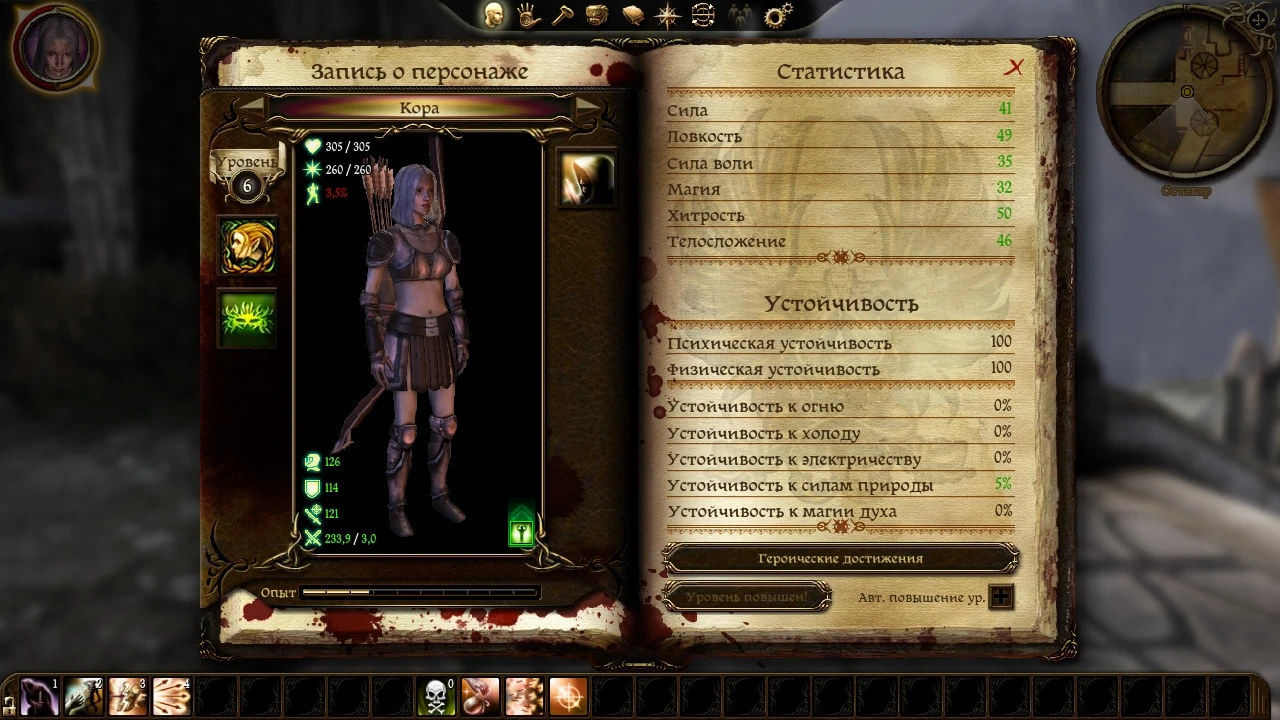Enable automatic level up with the plus checkbox
Viewport: 1280px width, 720px height.
click(x=1001, y=596)
